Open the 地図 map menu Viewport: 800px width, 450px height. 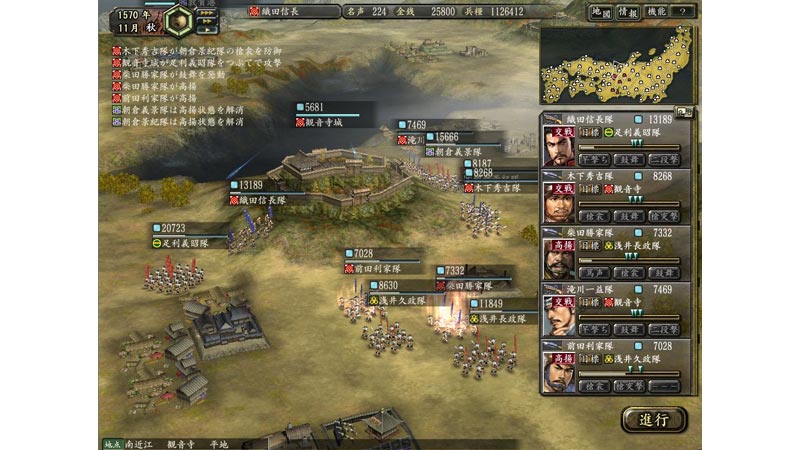pyautogui.click(x=601, y=12)
